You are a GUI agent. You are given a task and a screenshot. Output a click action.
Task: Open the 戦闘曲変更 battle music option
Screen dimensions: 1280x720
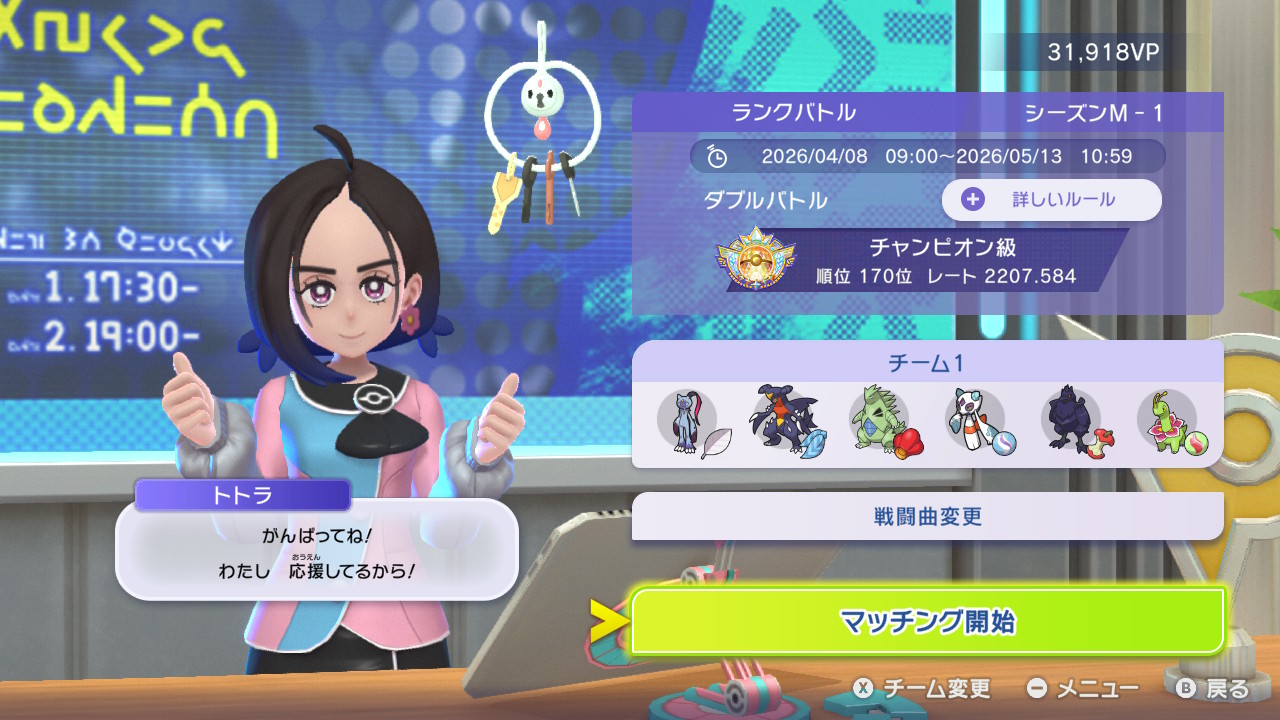(927, 516)
